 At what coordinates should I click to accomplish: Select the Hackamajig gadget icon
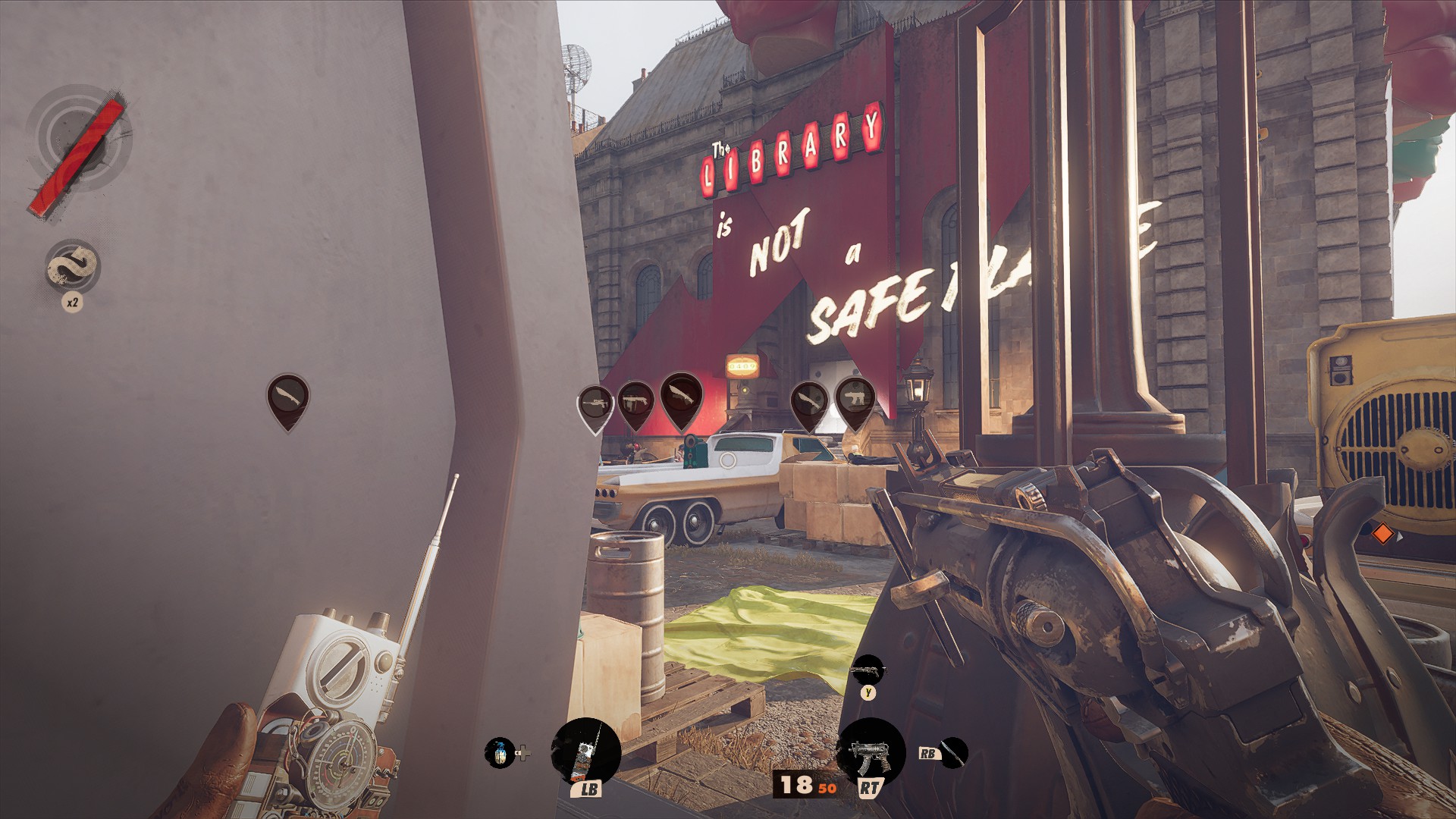point(585,753)
